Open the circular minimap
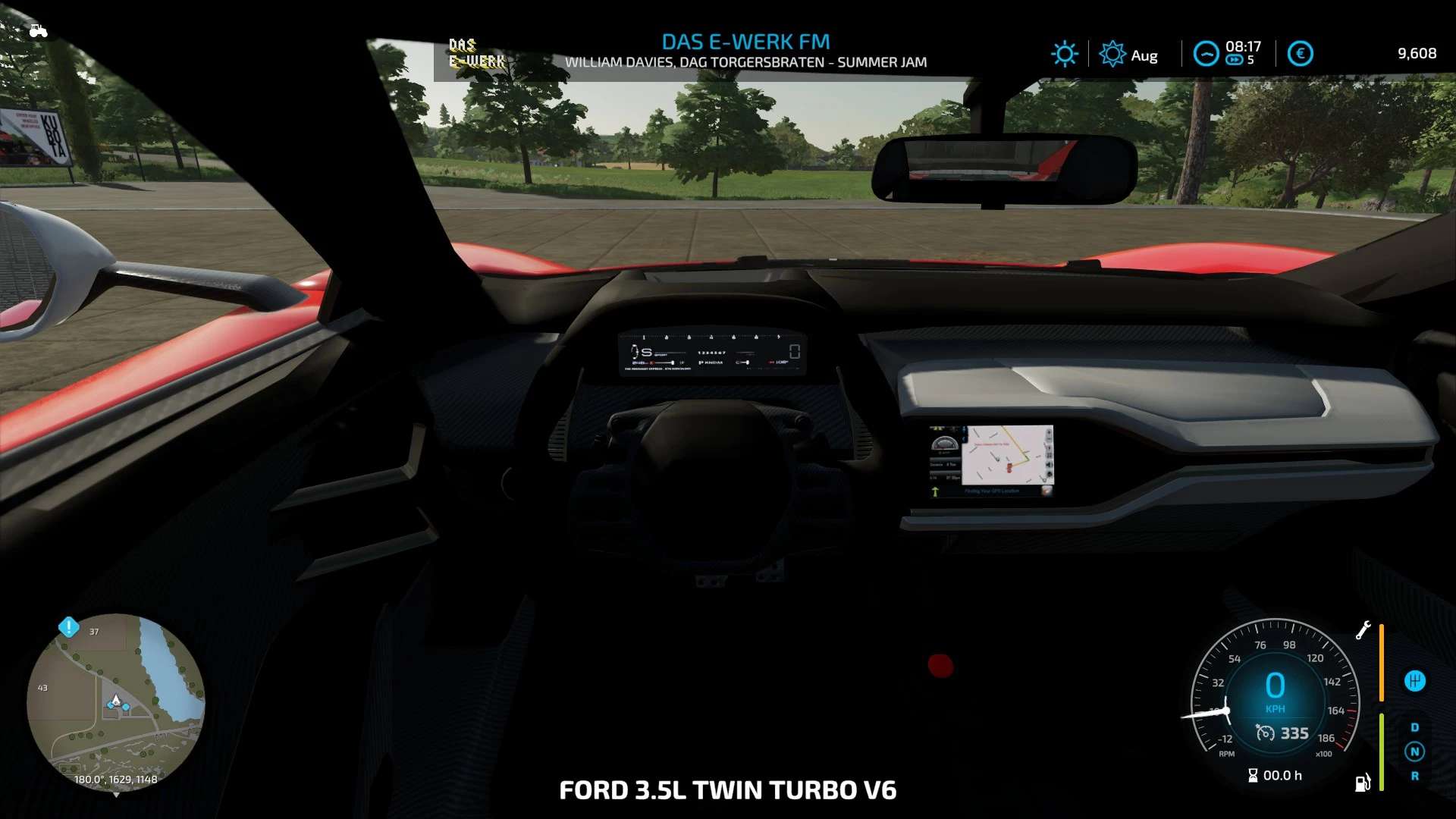This screenshot has width=1456, height=819. click(115, 701)
